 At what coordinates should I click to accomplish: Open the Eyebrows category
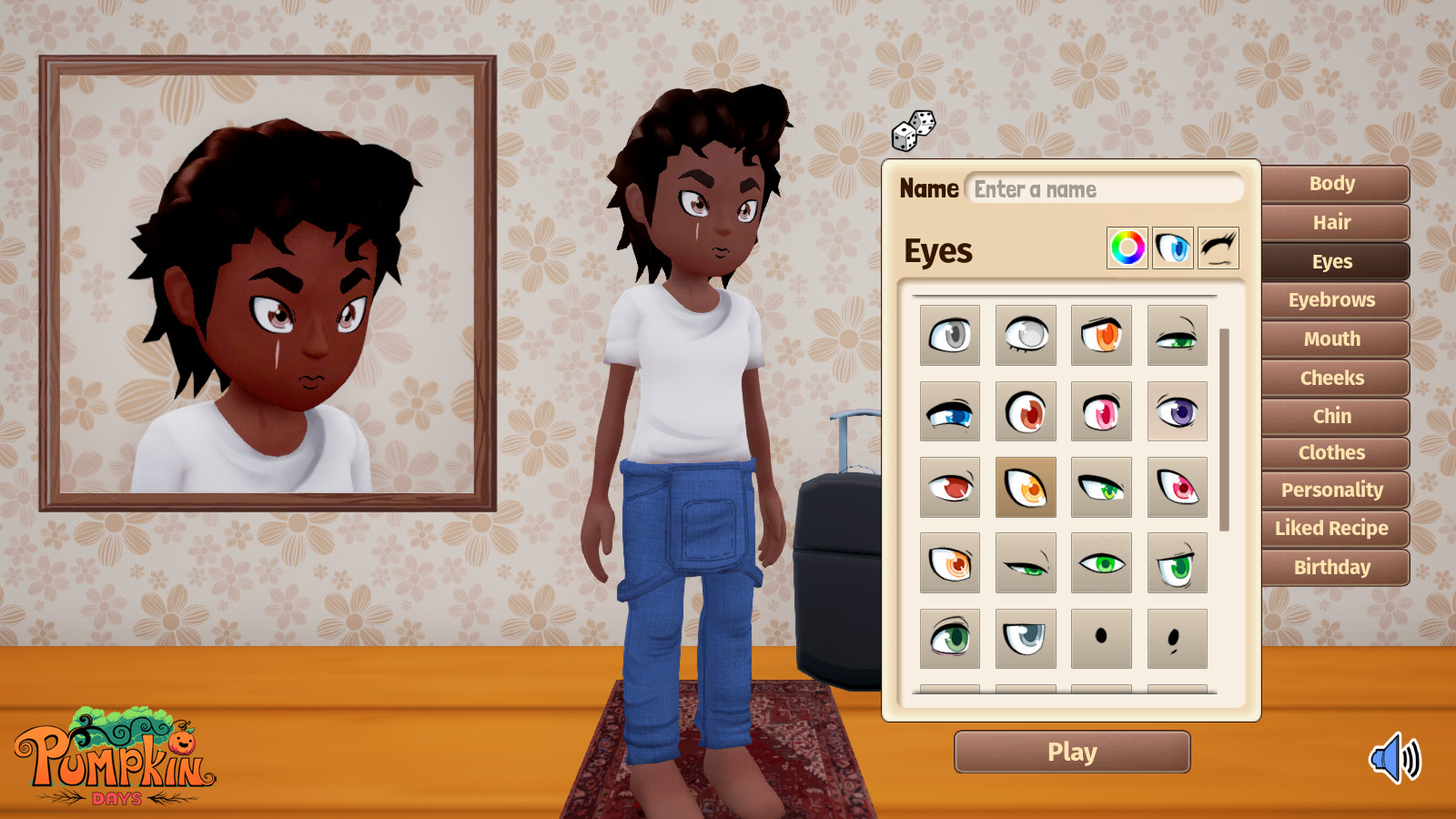click(1333, 299)
